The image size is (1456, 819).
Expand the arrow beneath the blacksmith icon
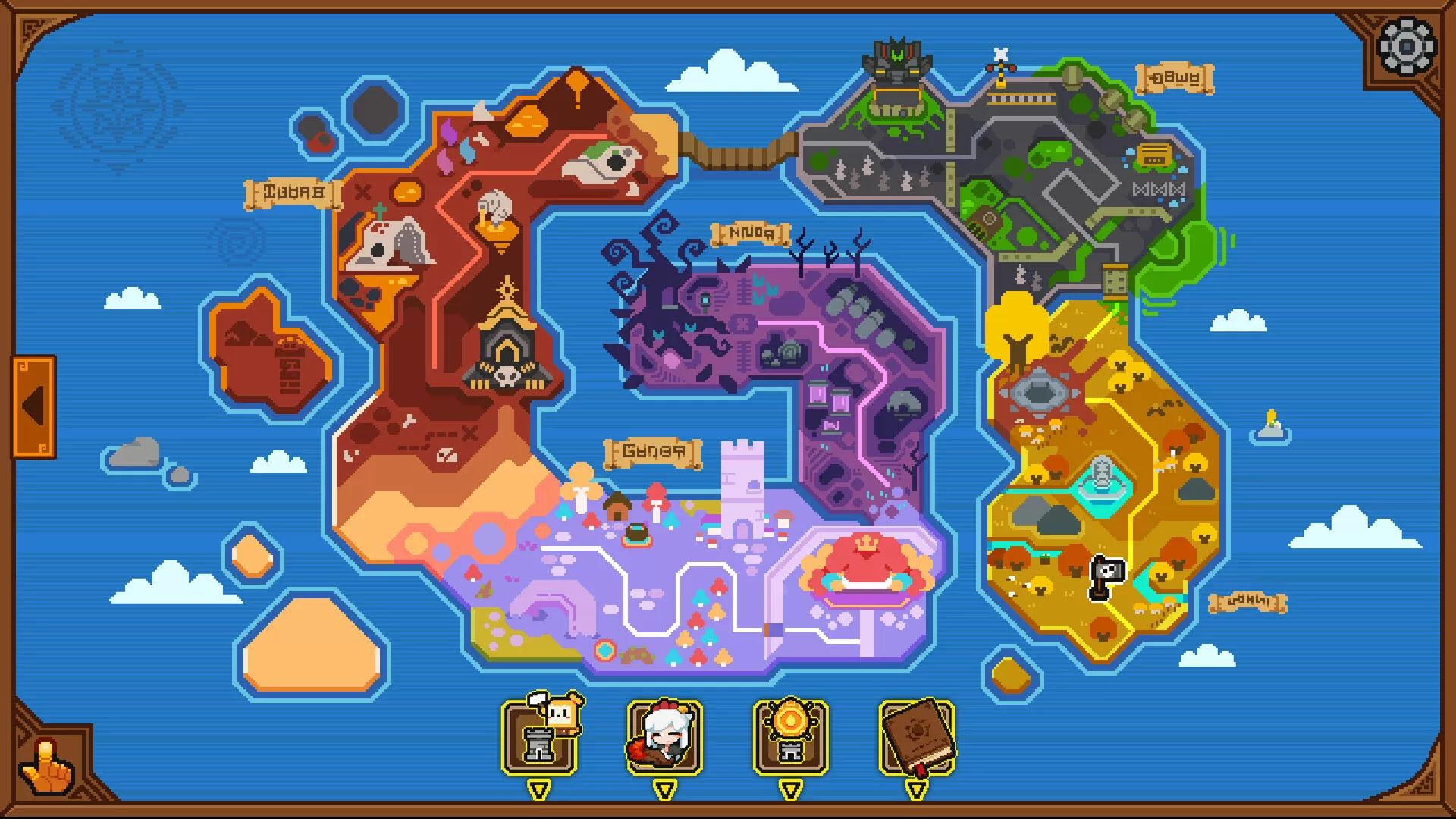(538, 789)
